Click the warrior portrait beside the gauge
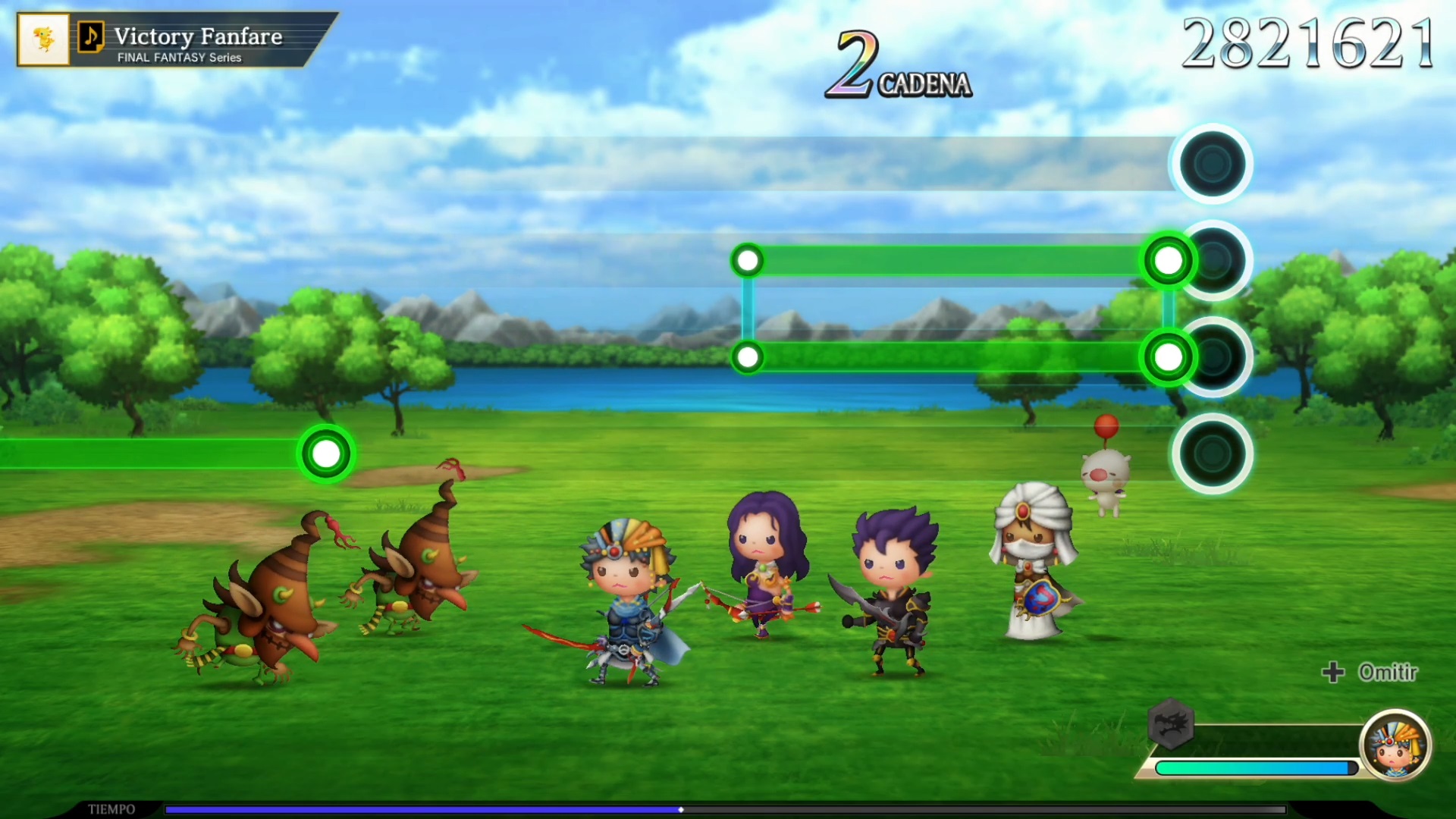The height and width of the screenshot is (819, 1456). click(x=1395, y=745)
